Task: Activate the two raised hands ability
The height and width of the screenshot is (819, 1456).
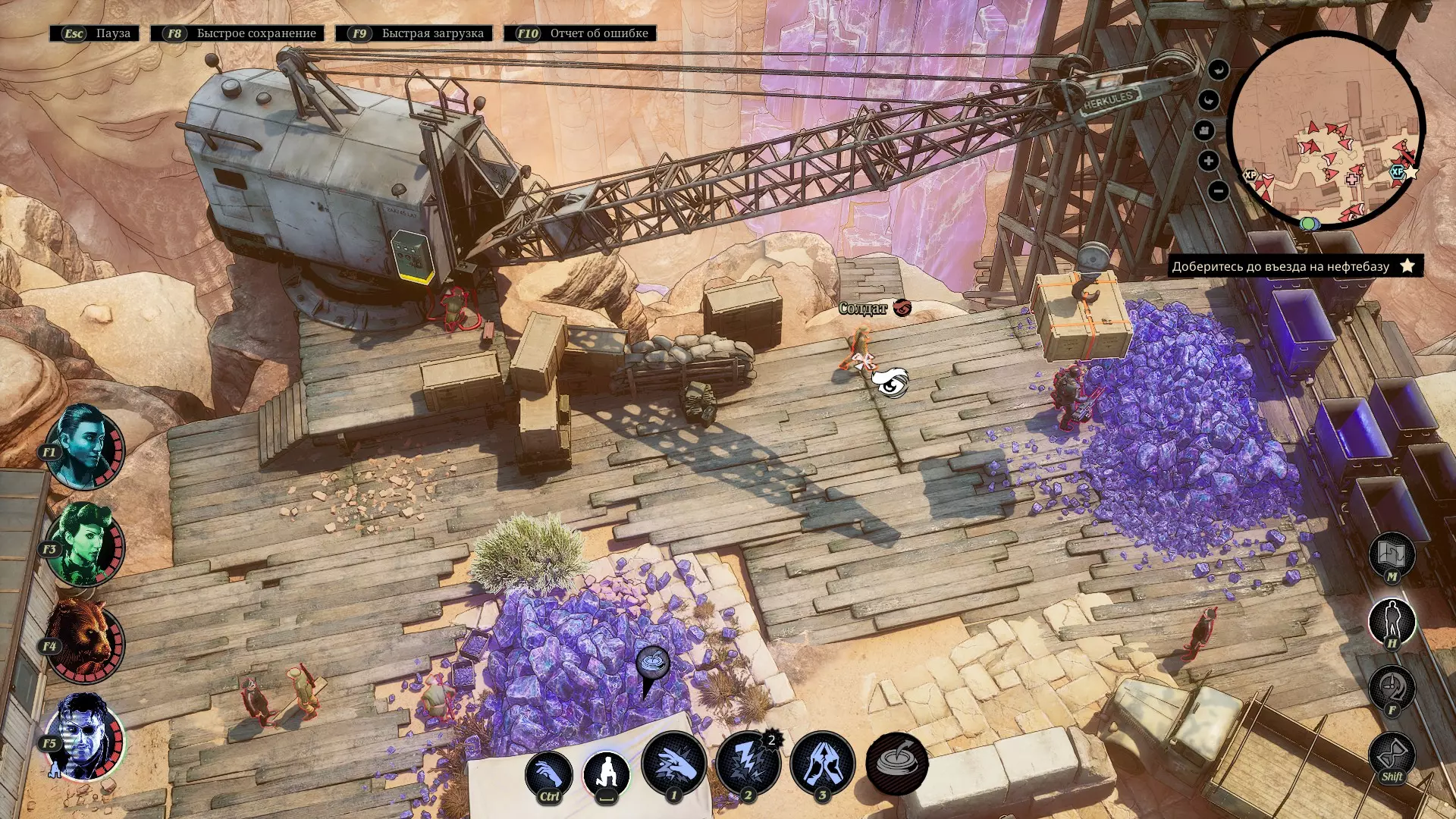Action: (822, 764)
